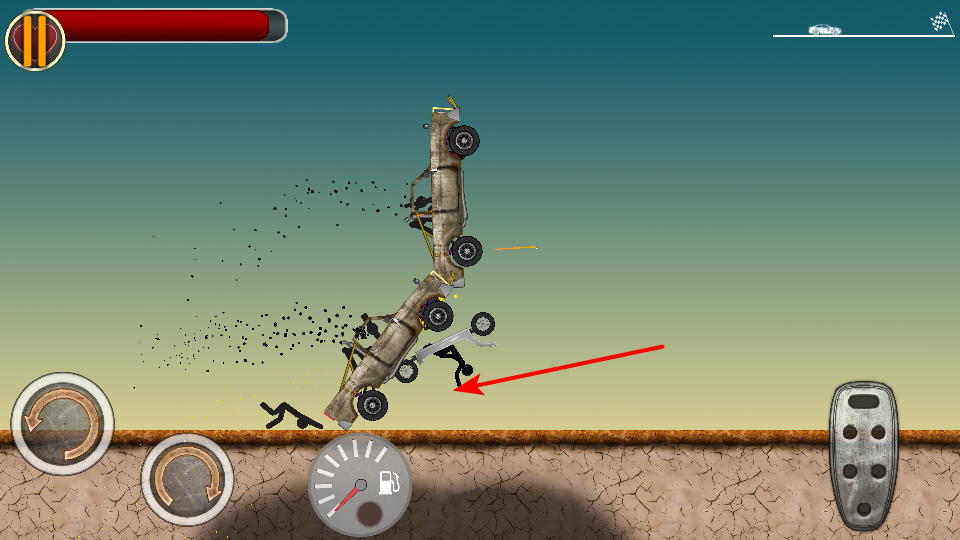The height and width of the screenshot is (540, 960).
Task: Step on the metal gas pedal
Action: click(863, 455)
